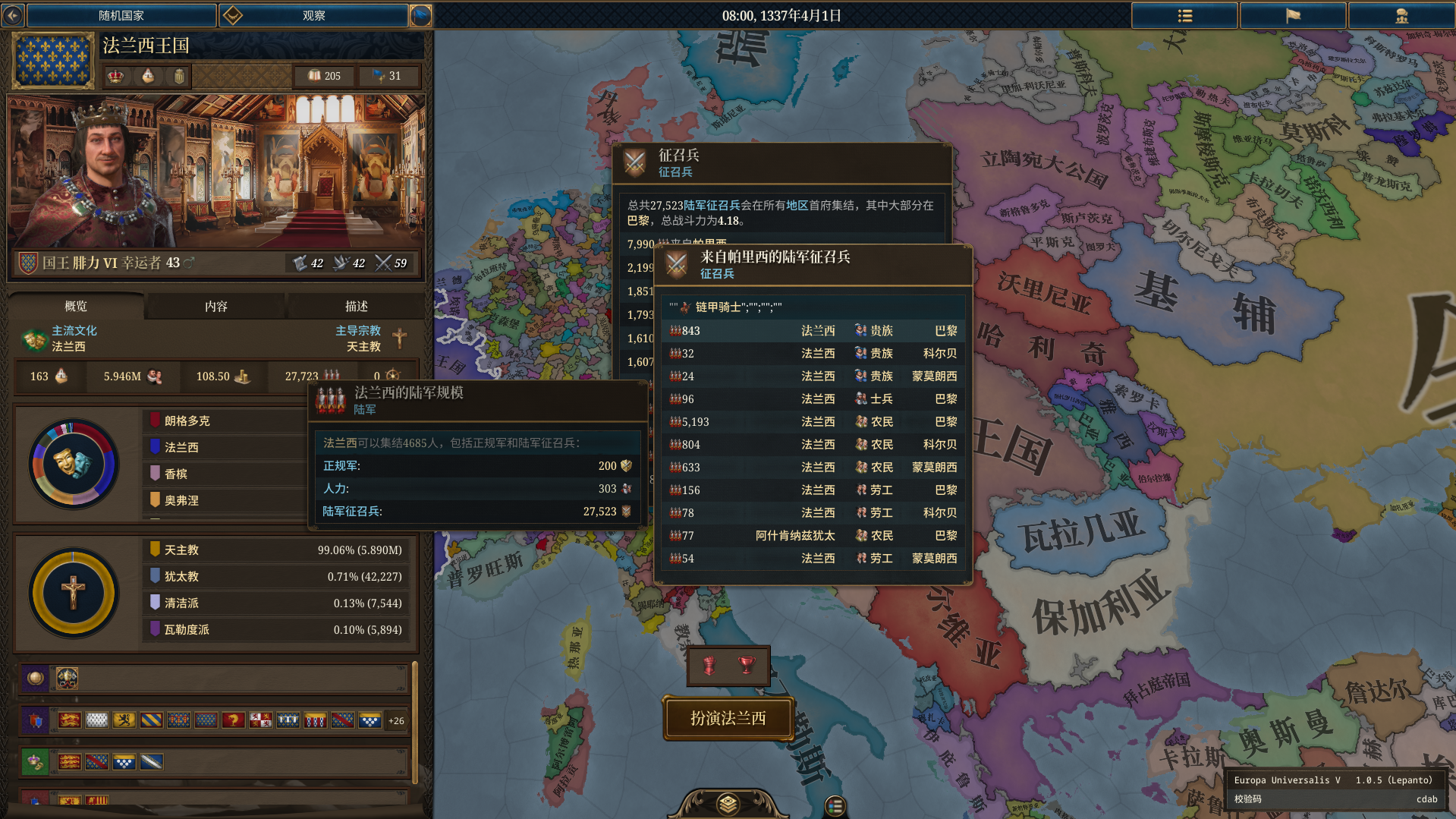Select the crown government icon under France's name
The height and width of the screenshot is (819, 1456).
[115, 76]
